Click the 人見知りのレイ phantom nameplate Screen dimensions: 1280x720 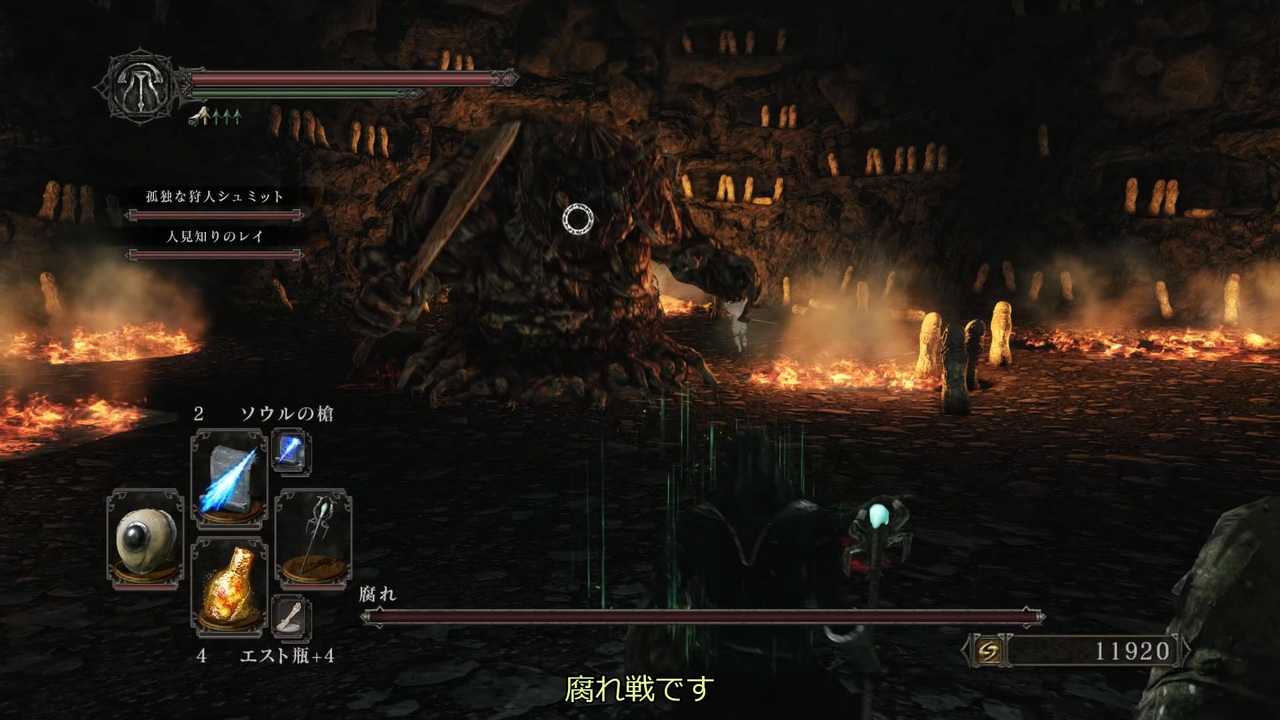(x=213, y=238)
